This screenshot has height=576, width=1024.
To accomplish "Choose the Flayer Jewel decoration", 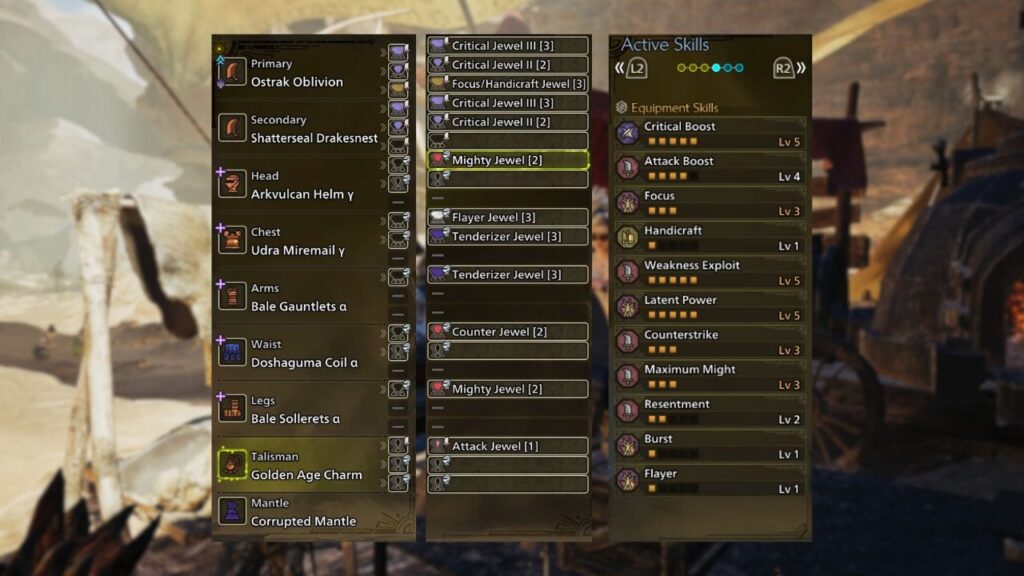I will 508,217.
